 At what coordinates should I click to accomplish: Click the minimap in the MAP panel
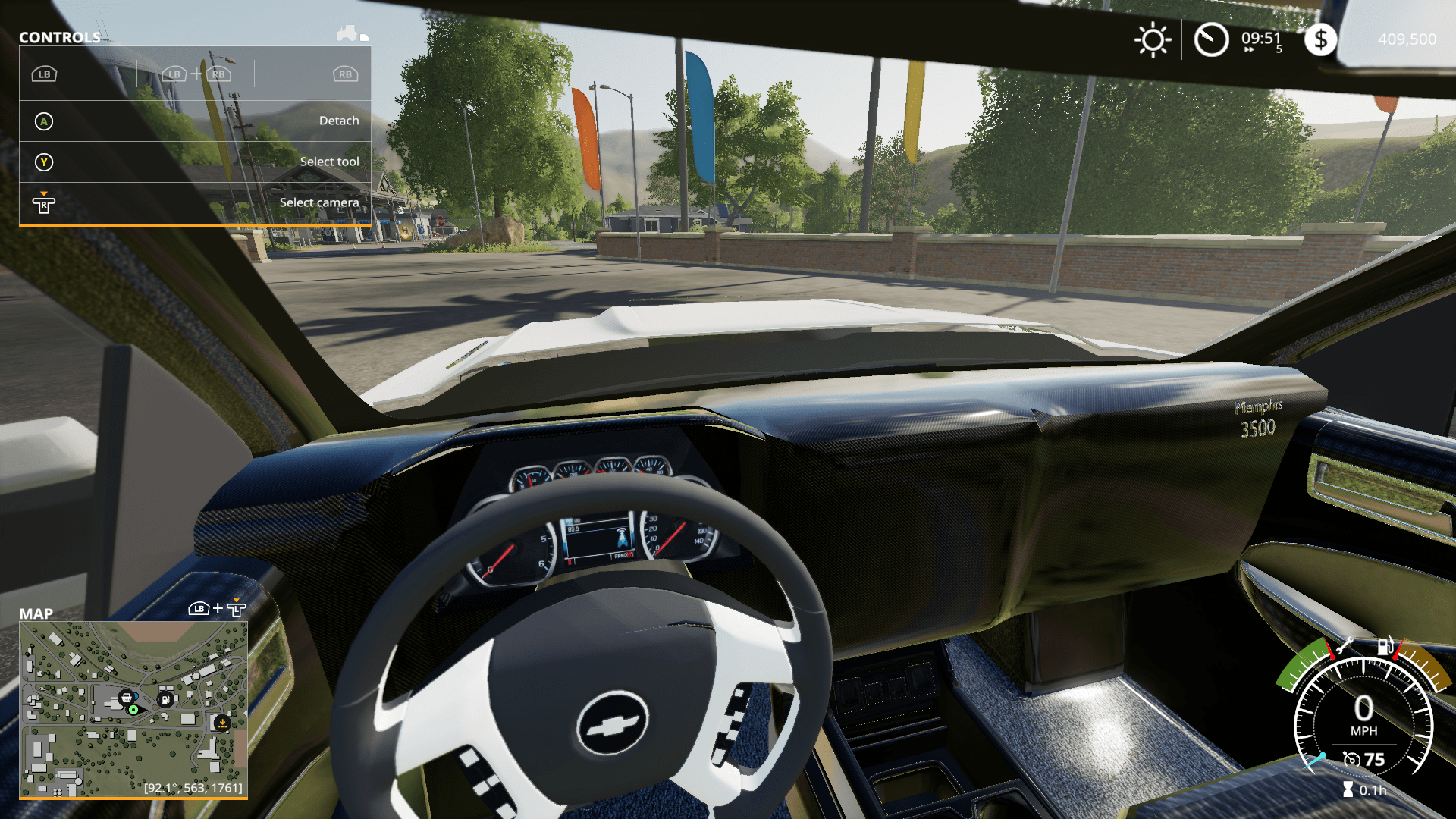click(133, 709)
